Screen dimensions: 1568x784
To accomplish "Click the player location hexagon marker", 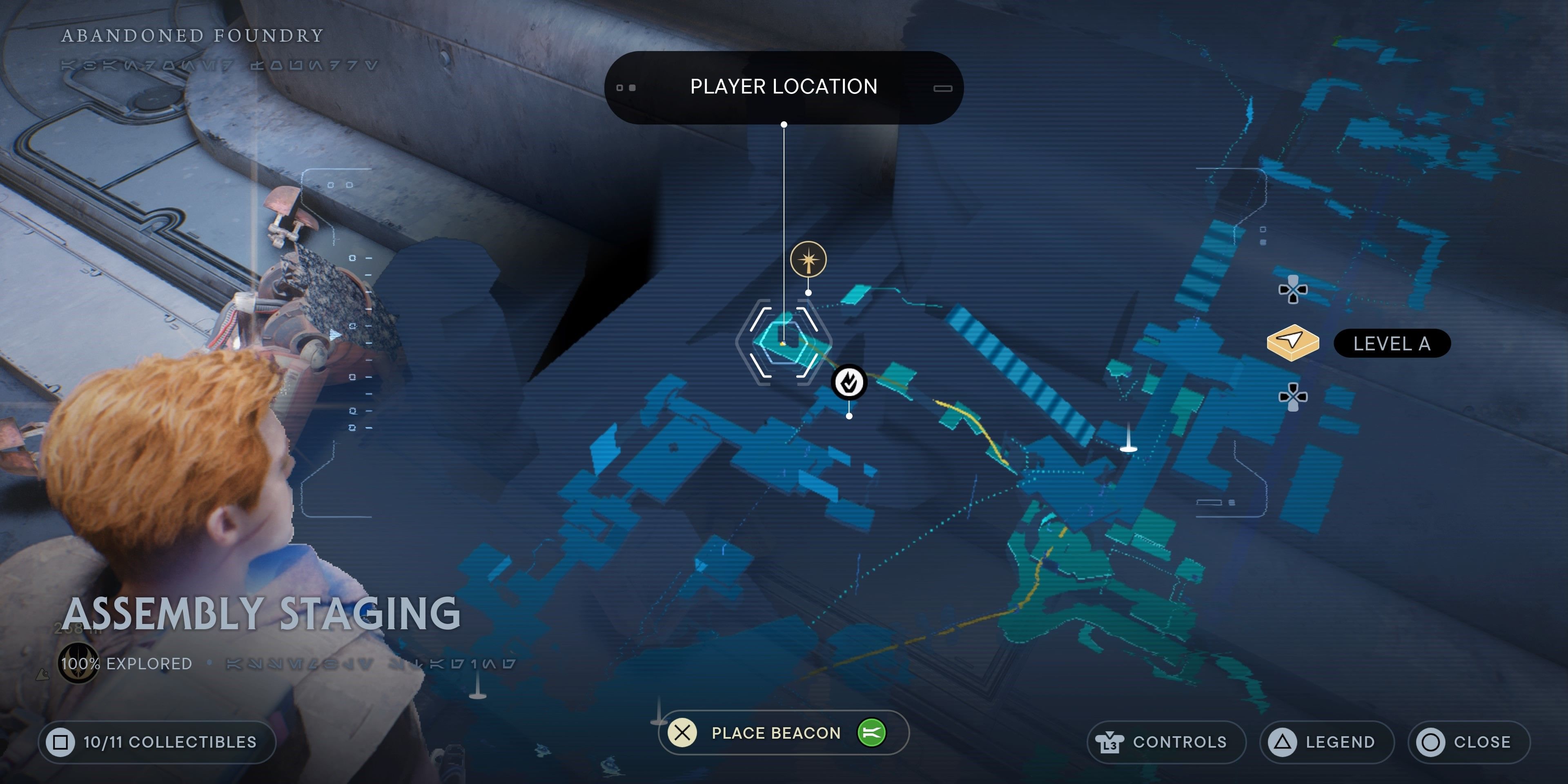I will (x=784, y=343).
